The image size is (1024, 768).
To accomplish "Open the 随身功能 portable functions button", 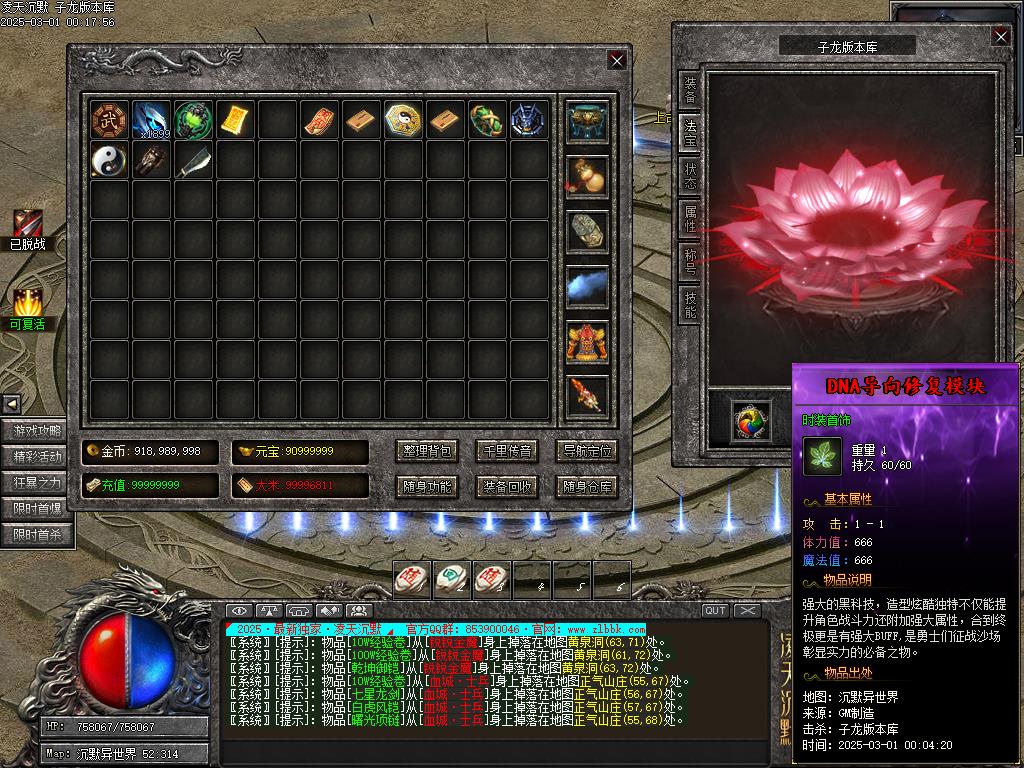I will pos(425,487).
